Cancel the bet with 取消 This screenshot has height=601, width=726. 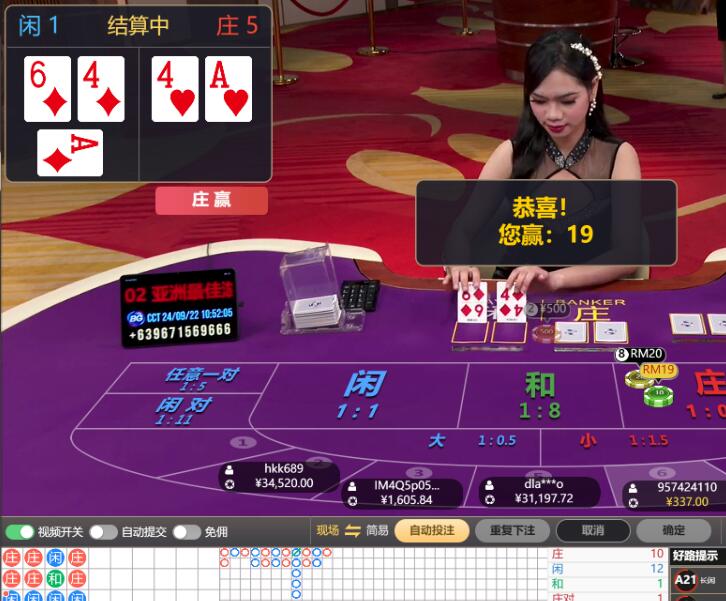[x=593, y=531]
